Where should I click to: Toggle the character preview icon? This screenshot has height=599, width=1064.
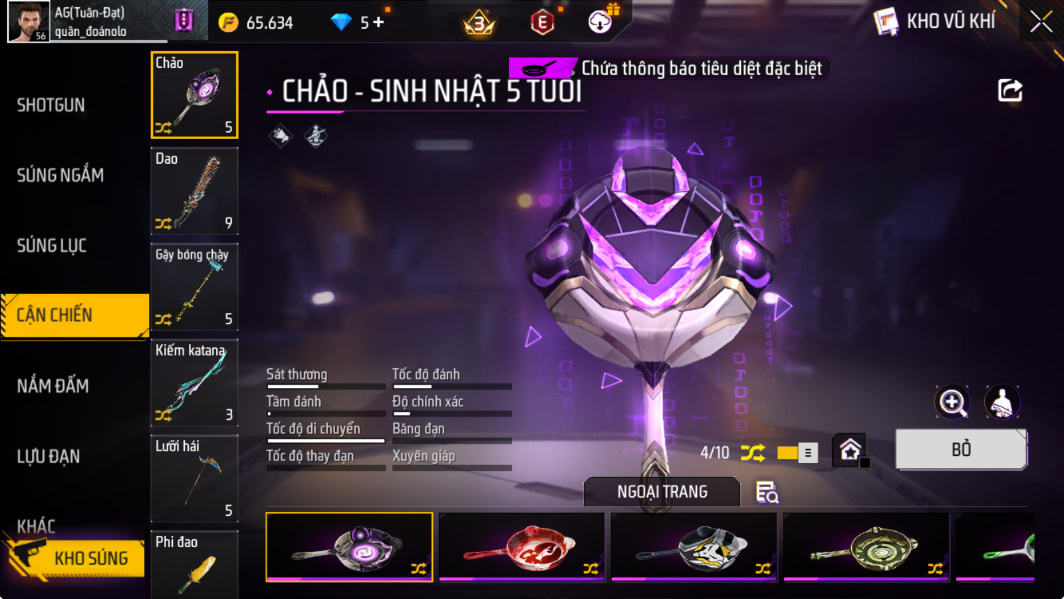[1001, 402]
